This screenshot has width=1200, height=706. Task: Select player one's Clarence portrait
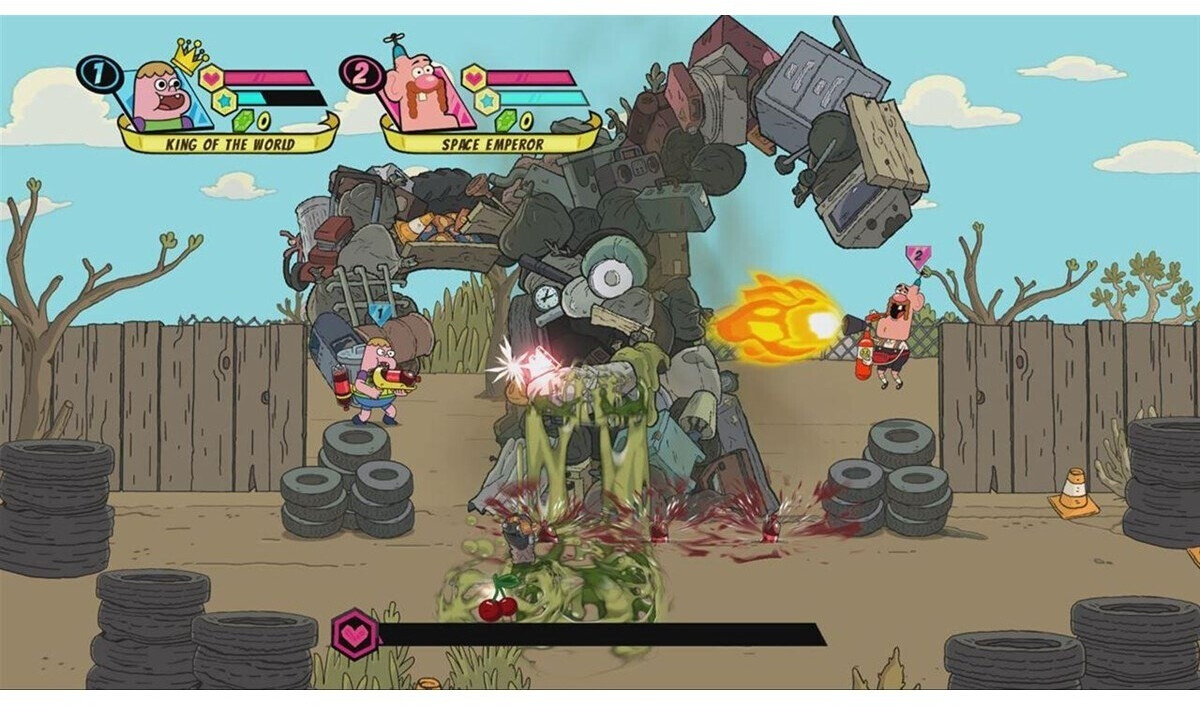coord(163,98)
